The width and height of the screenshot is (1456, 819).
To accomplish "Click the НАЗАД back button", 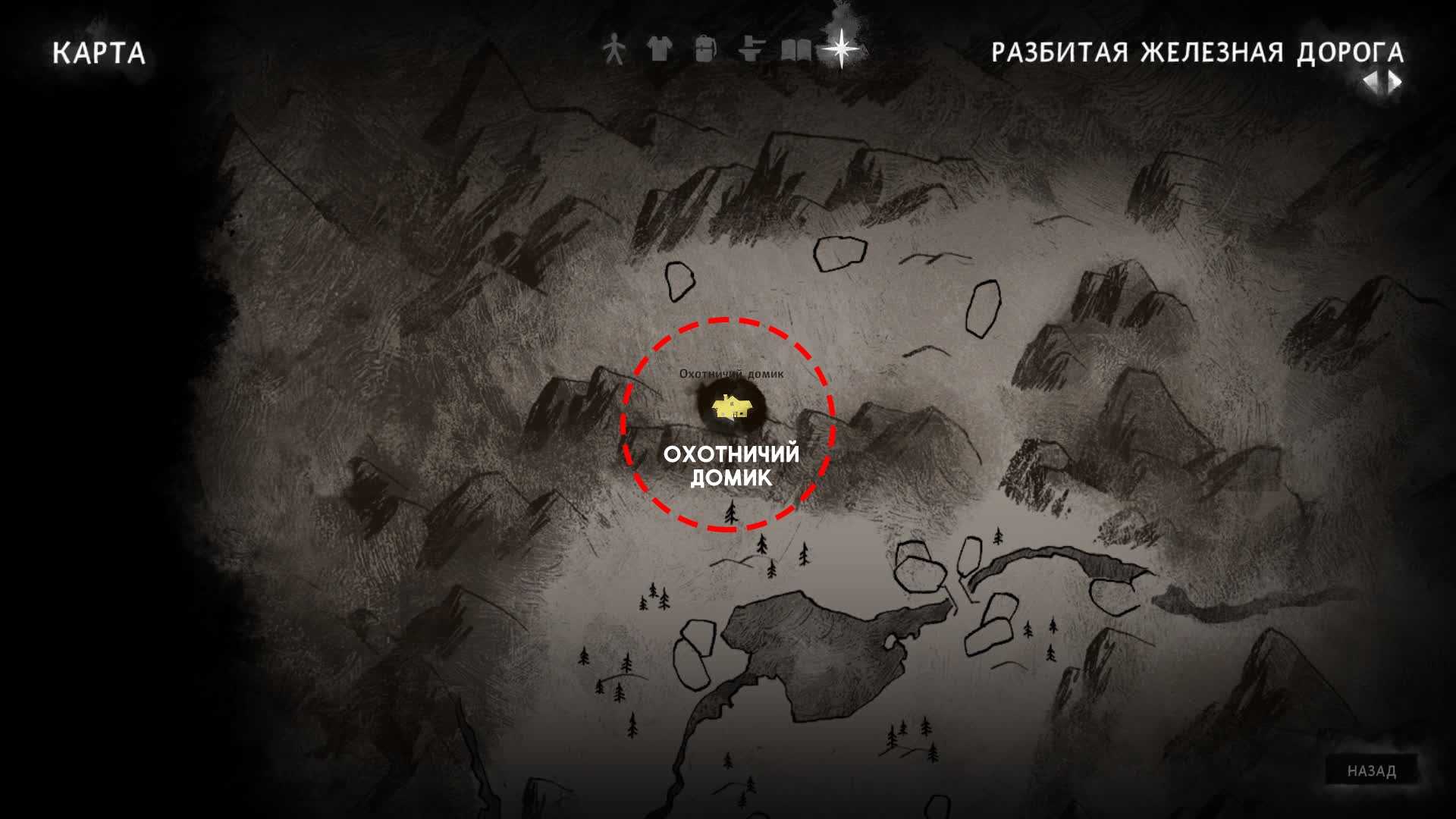I will pos(1371,771).
